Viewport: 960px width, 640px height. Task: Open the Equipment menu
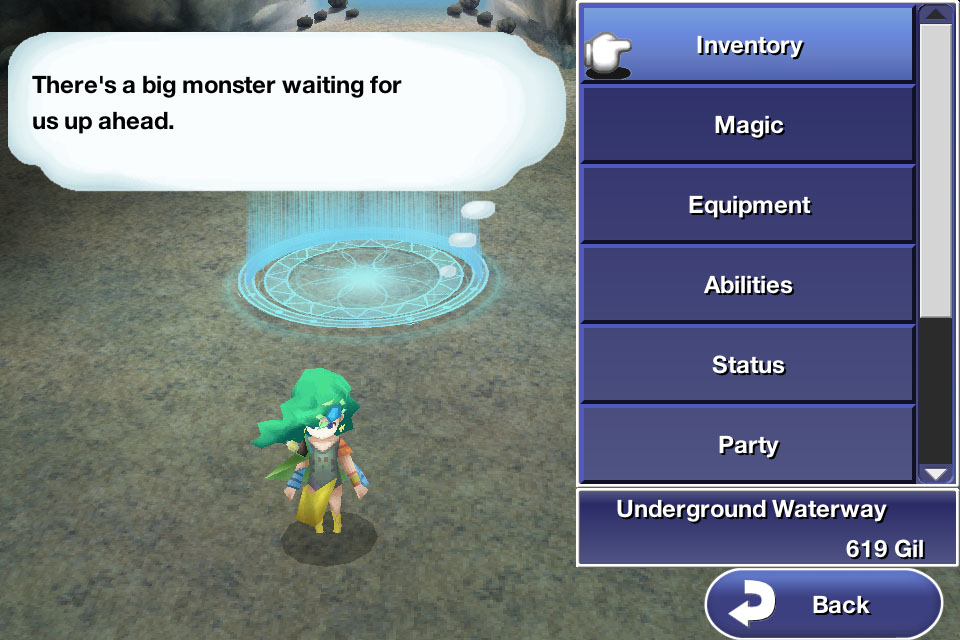(x=748, y=205)
